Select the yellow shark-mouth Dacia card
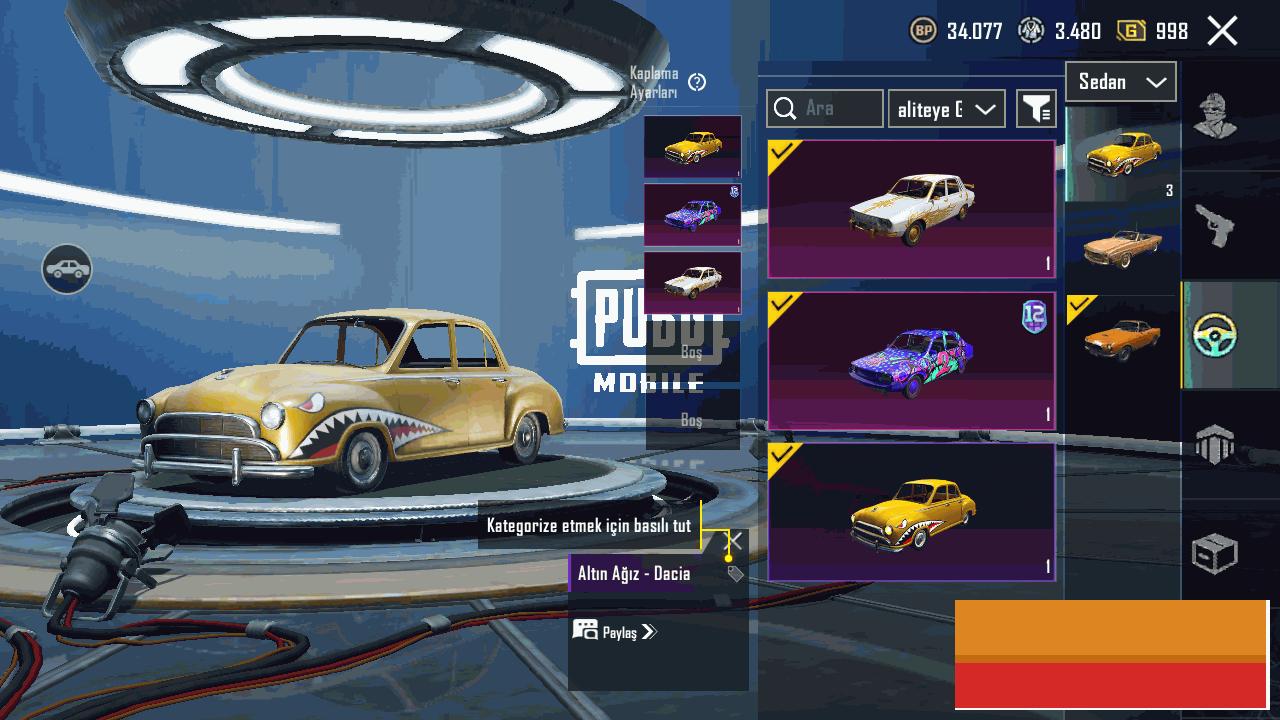This screenshot has height=720, width=1280. point(911,512)
